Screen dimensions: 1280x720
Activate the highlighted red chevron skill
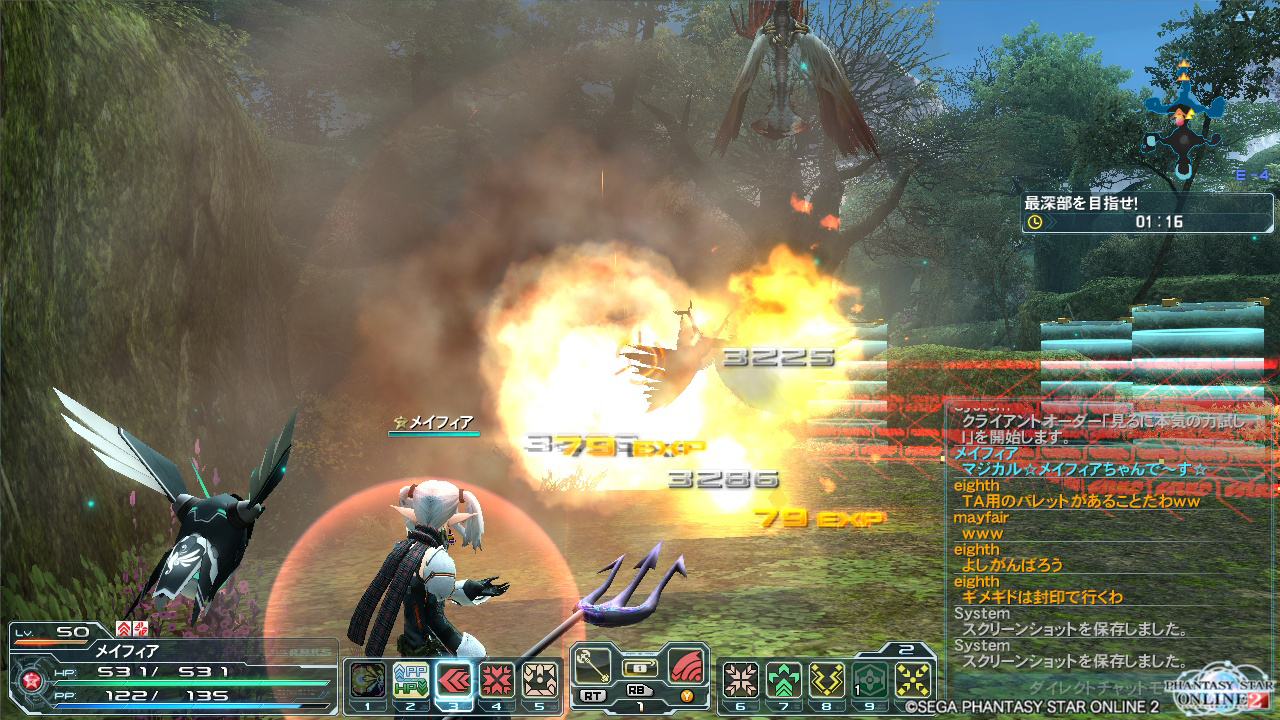point(453,679)
